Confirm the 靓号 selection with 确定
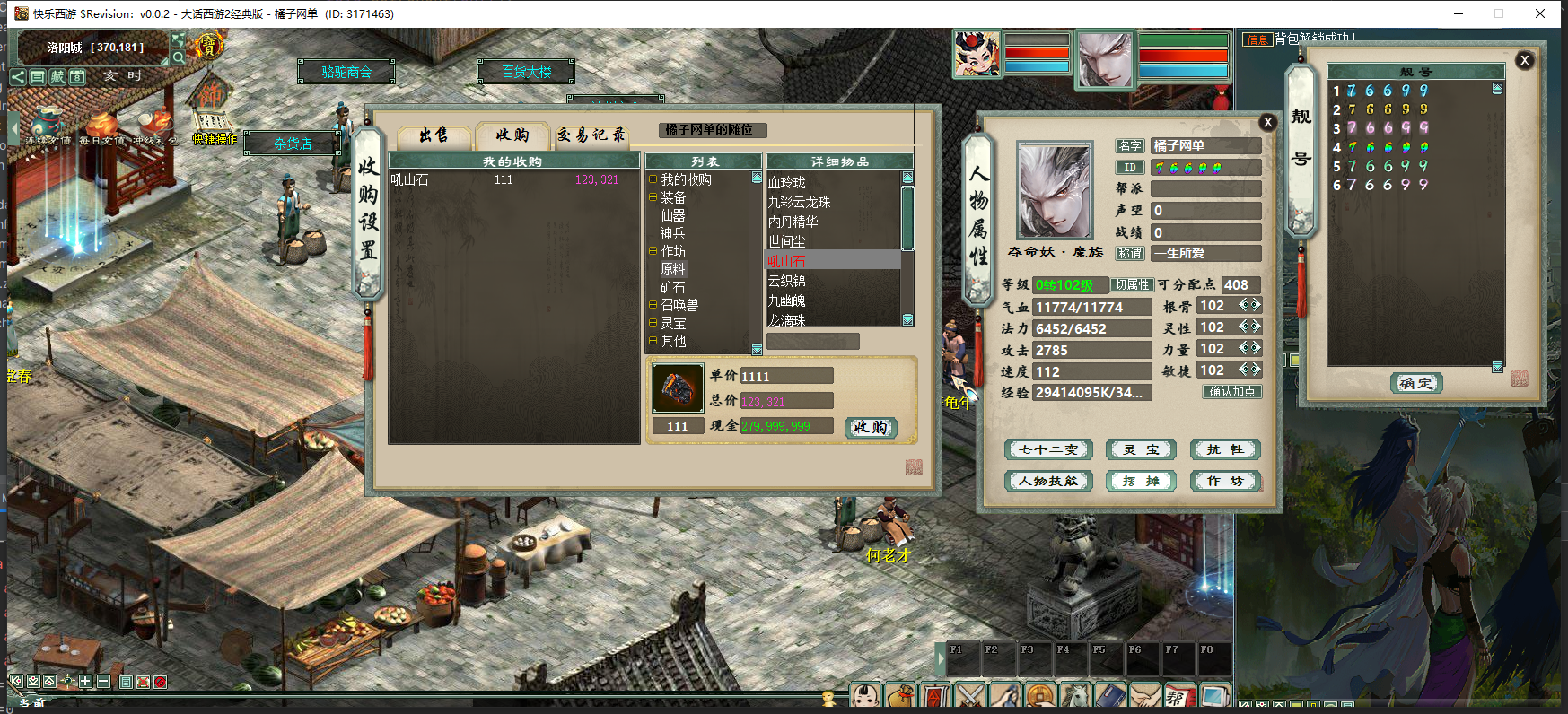1568x714 pixels. (x=1415, y=383)
